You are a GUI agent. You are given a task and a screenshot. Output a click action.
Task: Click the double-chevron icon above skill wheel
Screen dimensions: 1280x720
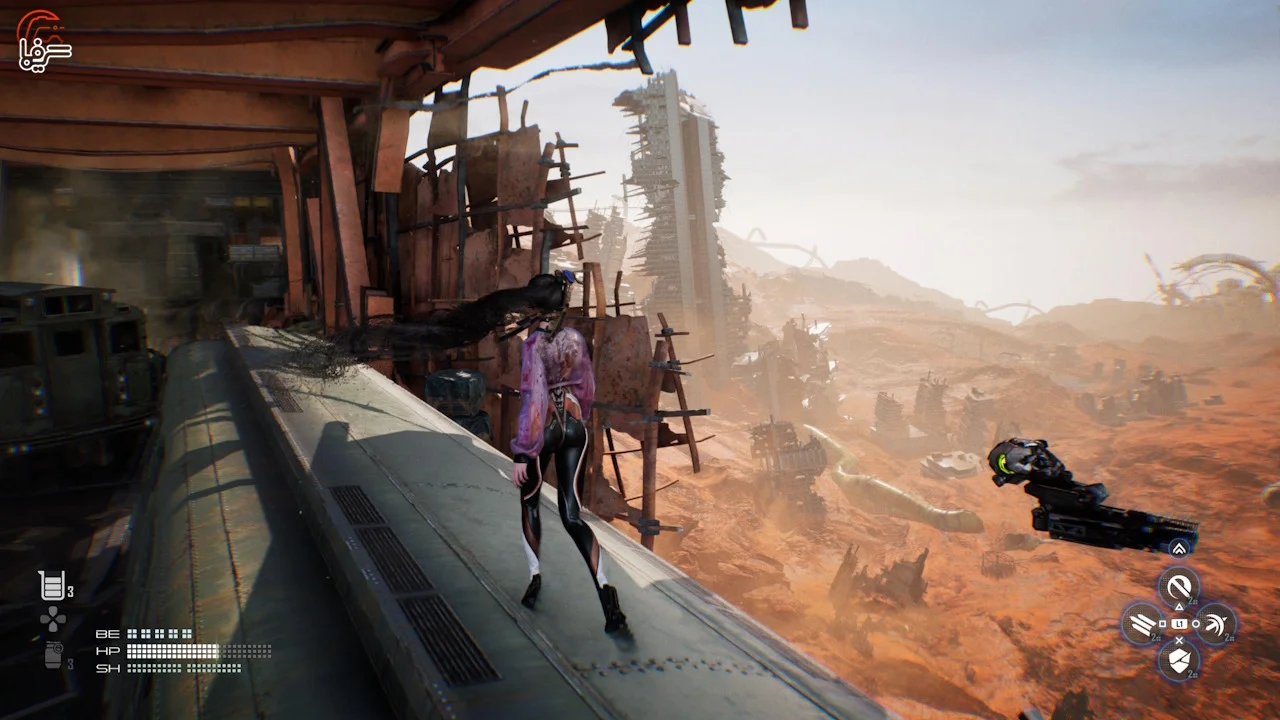click(1179, 548)
